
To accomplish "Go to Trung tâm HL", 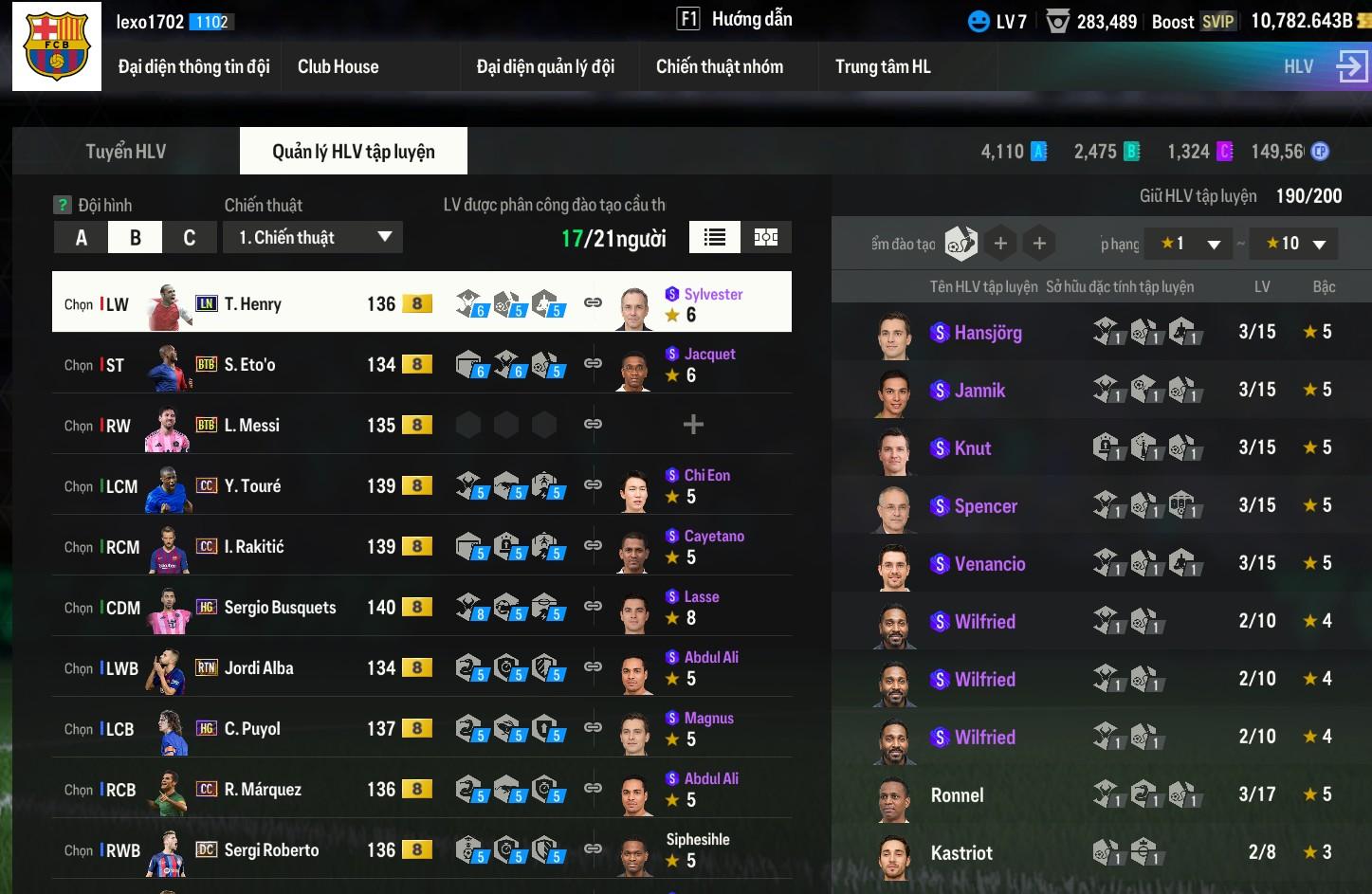I will 882,66.
